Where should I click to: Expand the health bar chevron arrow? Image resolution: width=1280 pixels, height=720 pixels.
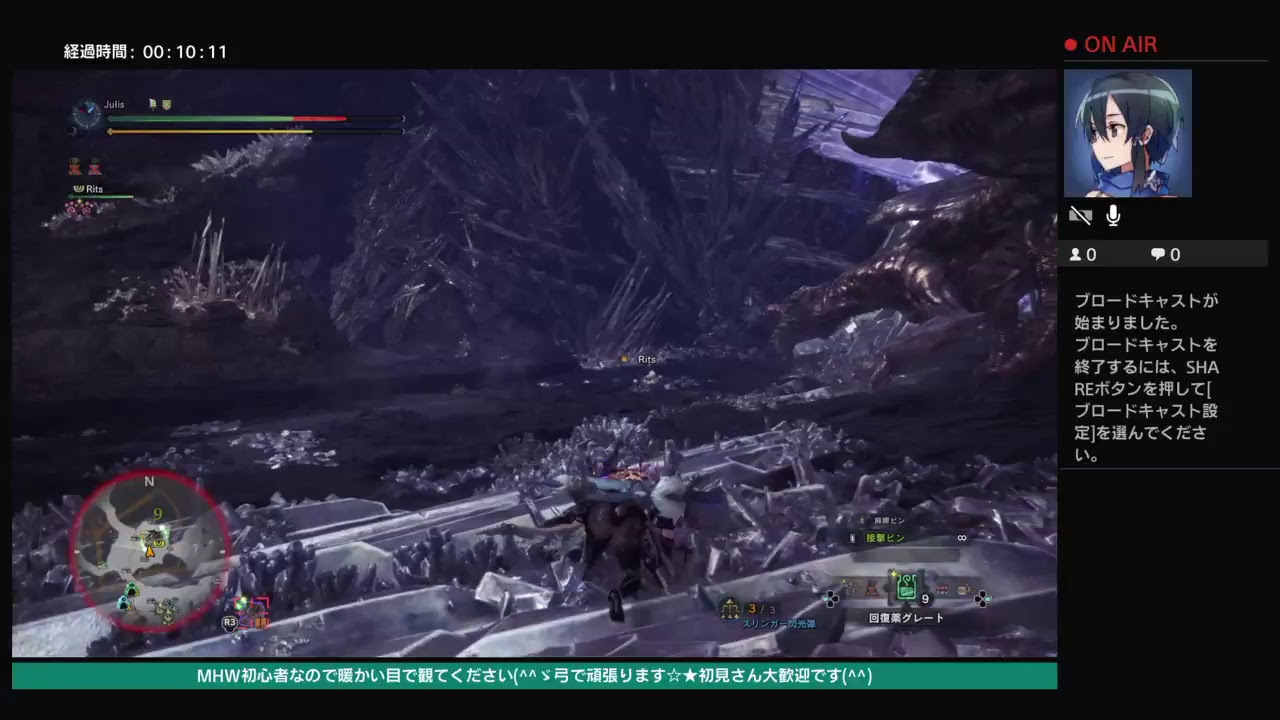[404, 118]
